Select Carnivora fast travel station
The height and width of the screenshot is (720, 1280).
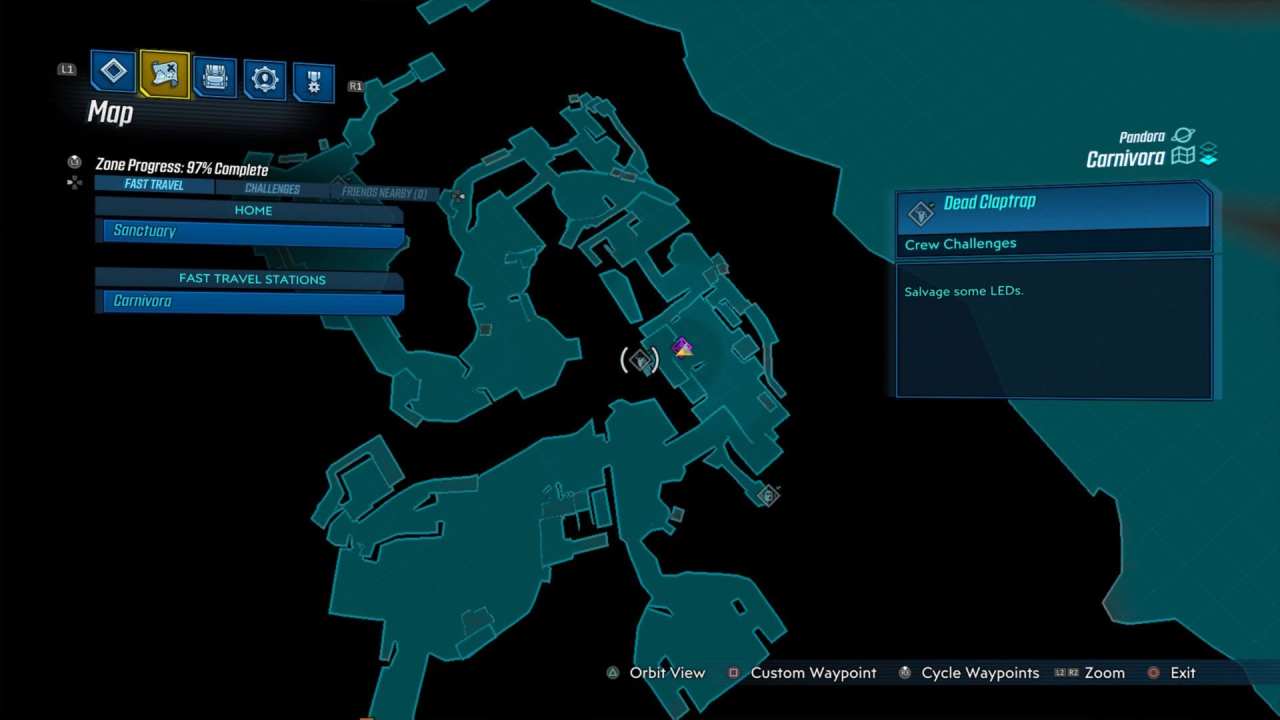point(250,301)
